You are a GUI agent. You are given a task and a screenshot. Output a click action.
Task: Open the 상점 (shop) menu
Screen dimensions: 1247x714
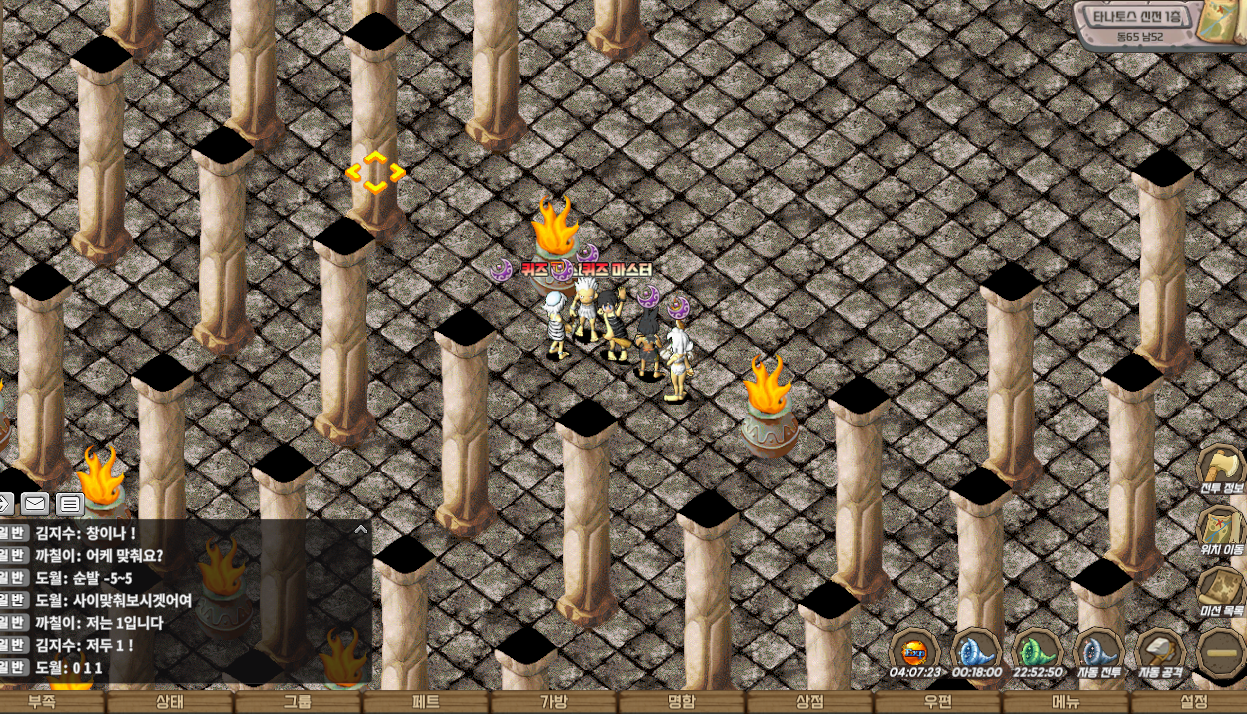(x=810, y=702)
